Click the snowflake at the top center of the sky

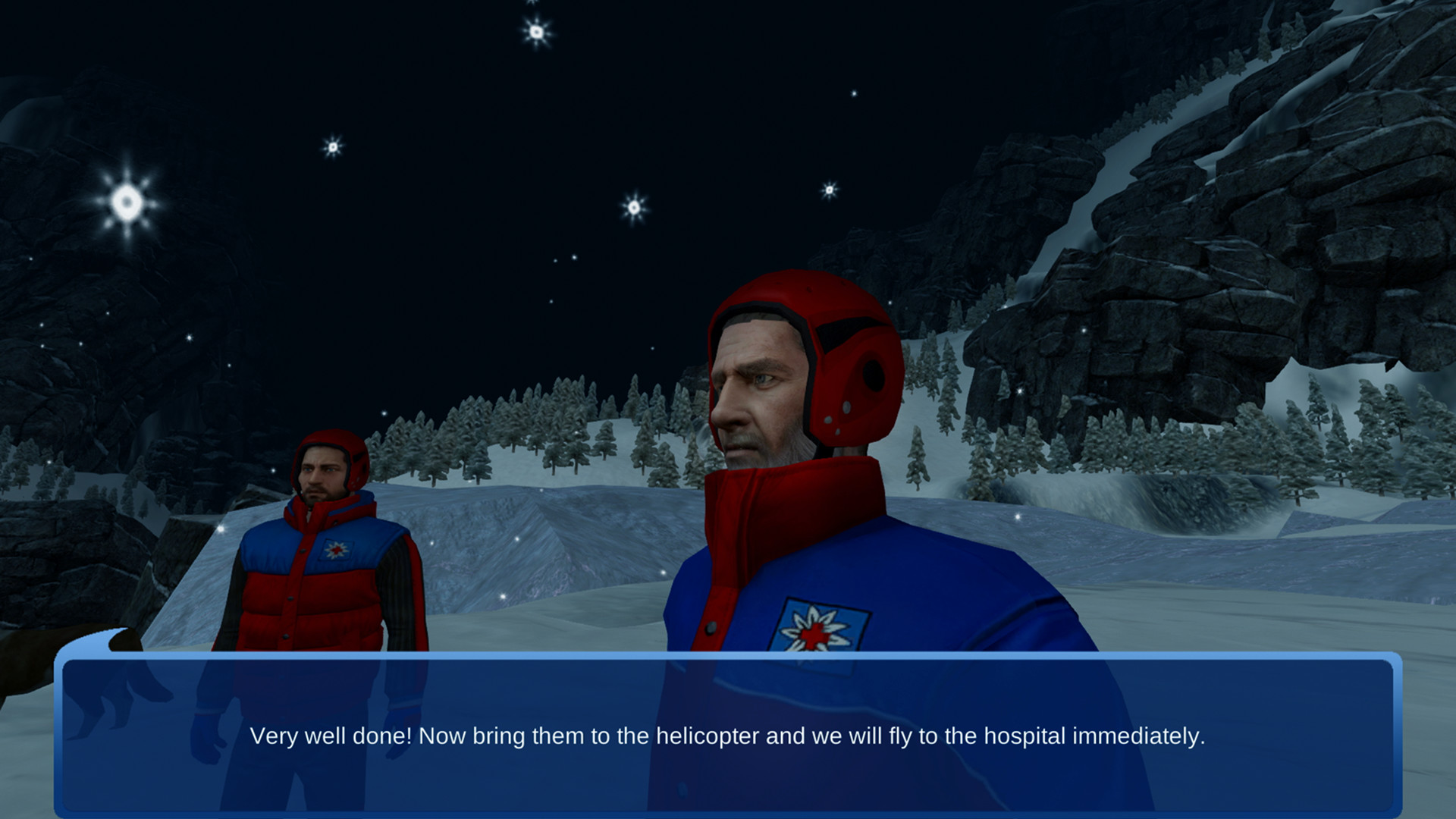pyautogui.click(x=538, y=33)
